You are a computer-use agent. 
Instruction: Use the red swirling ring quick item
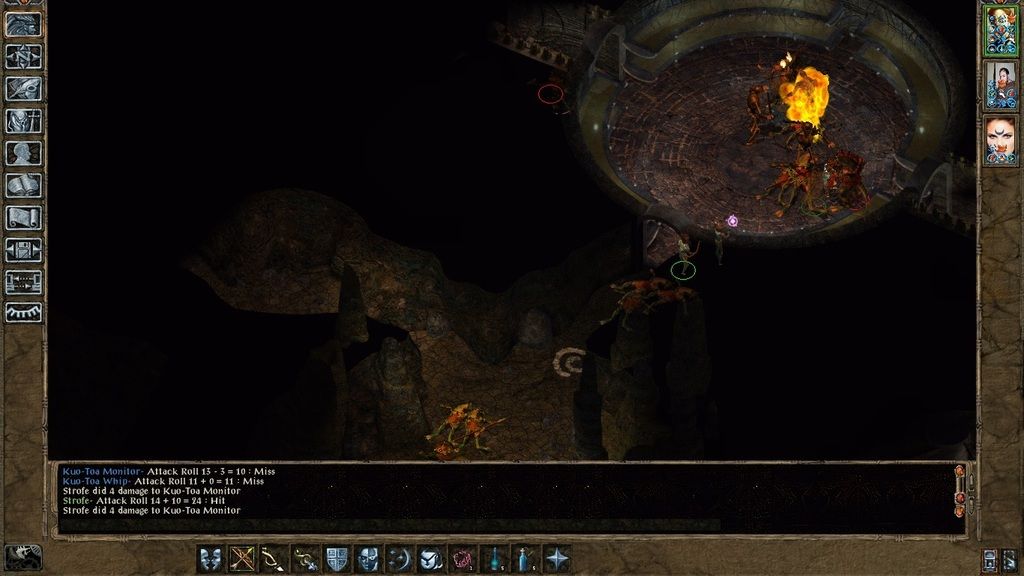pyautogui.click(x=463, y=558)
